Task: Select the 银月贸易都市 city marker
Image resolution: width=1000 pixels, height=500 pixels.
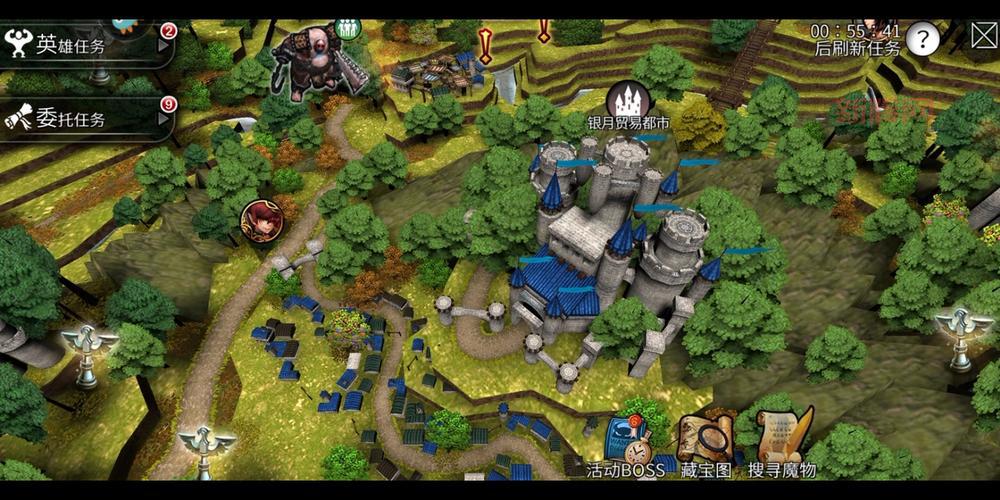Action: click(x=629, y=100)
